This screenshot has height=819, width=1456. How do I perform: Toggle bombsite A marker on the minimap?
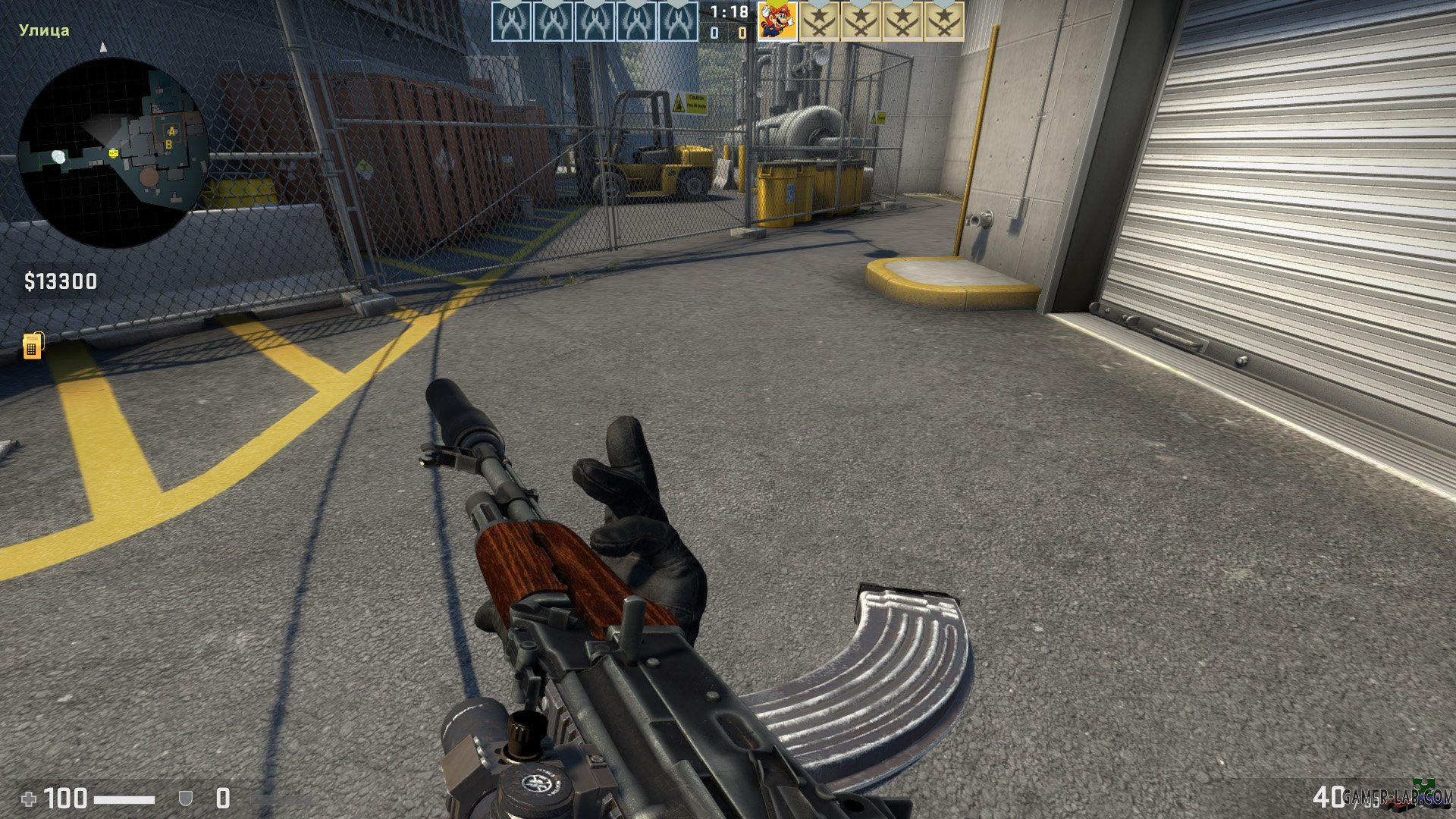pos(172,130)
